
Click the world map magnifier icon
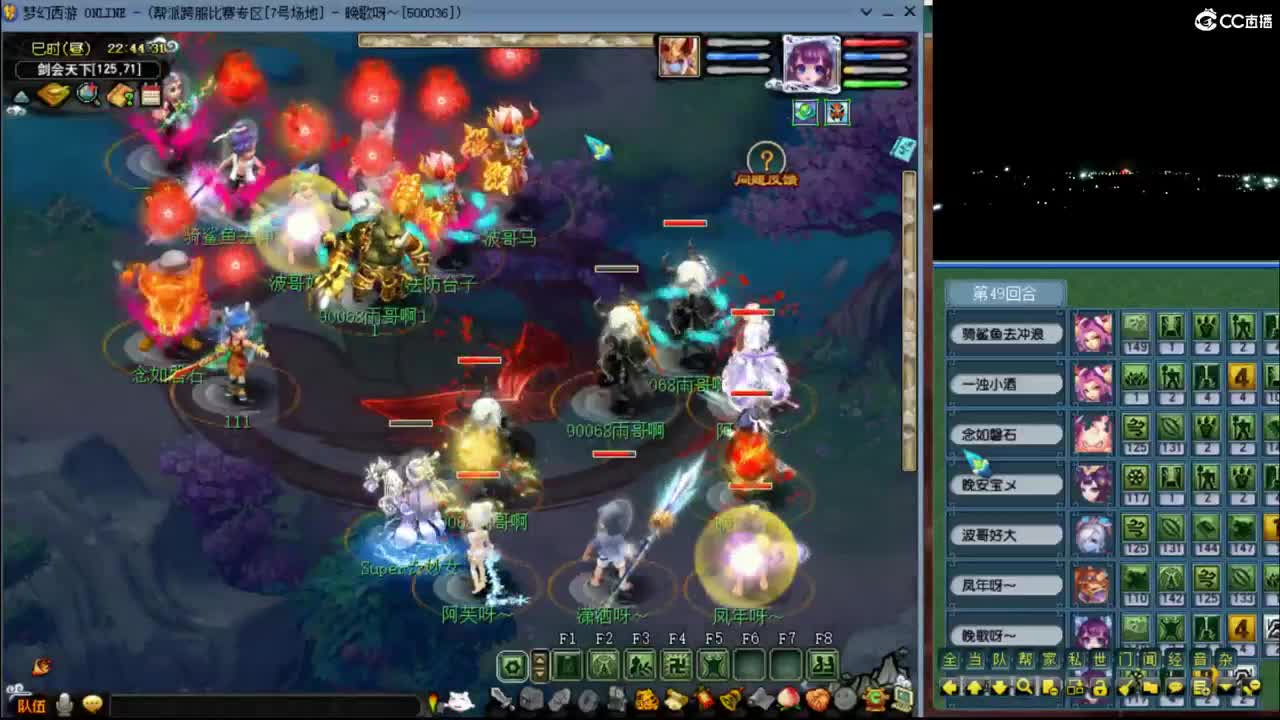click(x=86, y=92)
